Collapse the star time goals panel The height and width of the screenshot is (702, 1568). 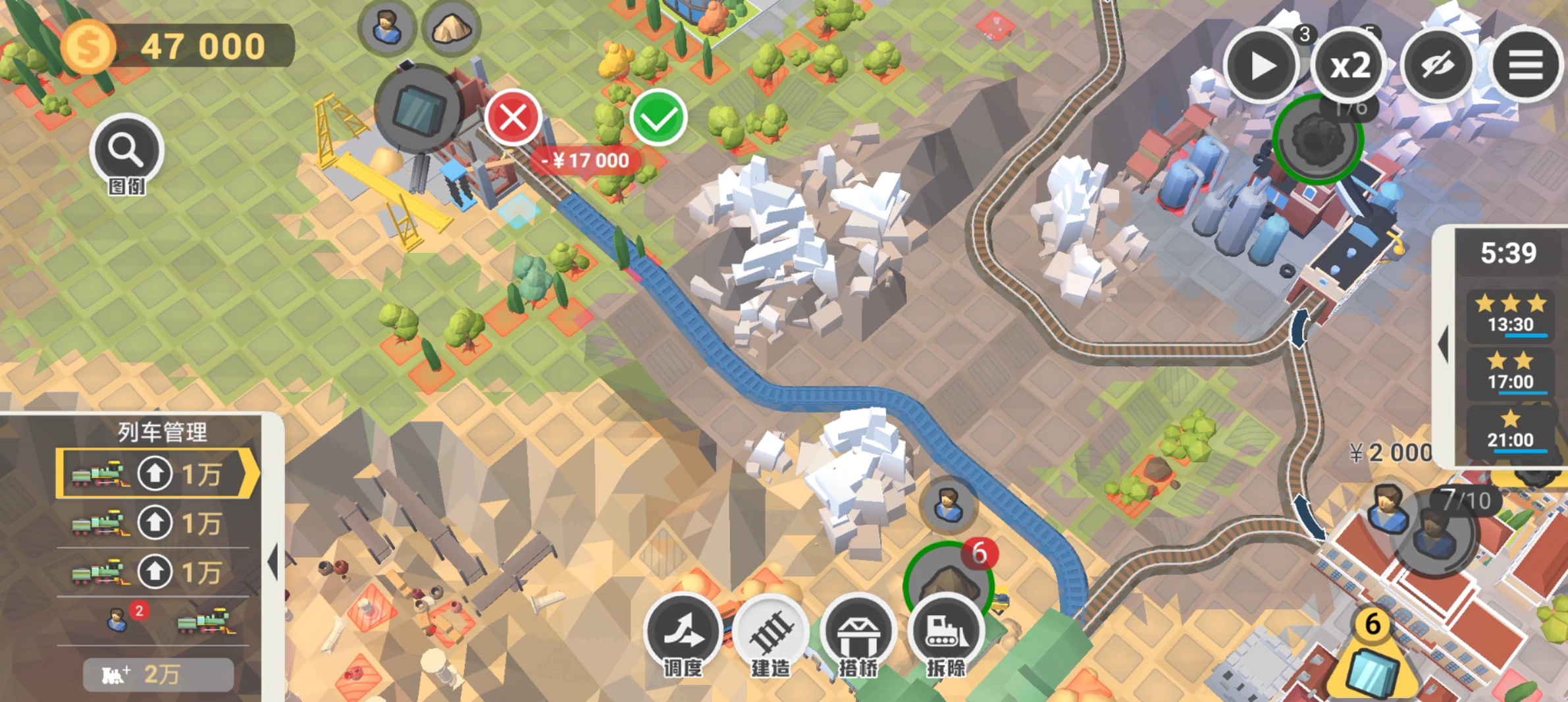click(1443, 344)
